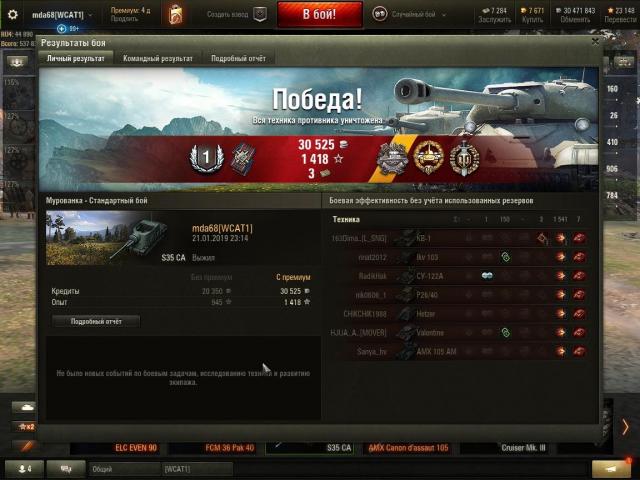Open the settings gear menu
This screenshot has width=640, height=480.
tap(13, 14)
